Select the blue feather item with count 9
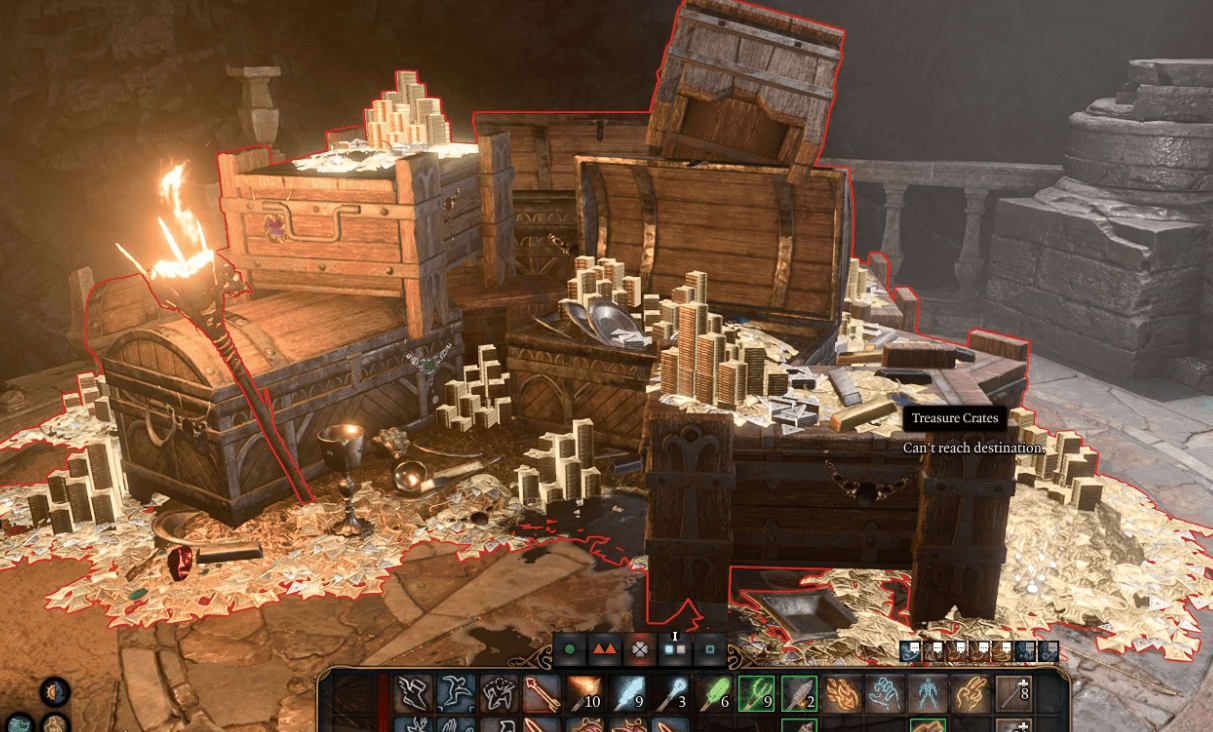 click(x=627, y=693)
